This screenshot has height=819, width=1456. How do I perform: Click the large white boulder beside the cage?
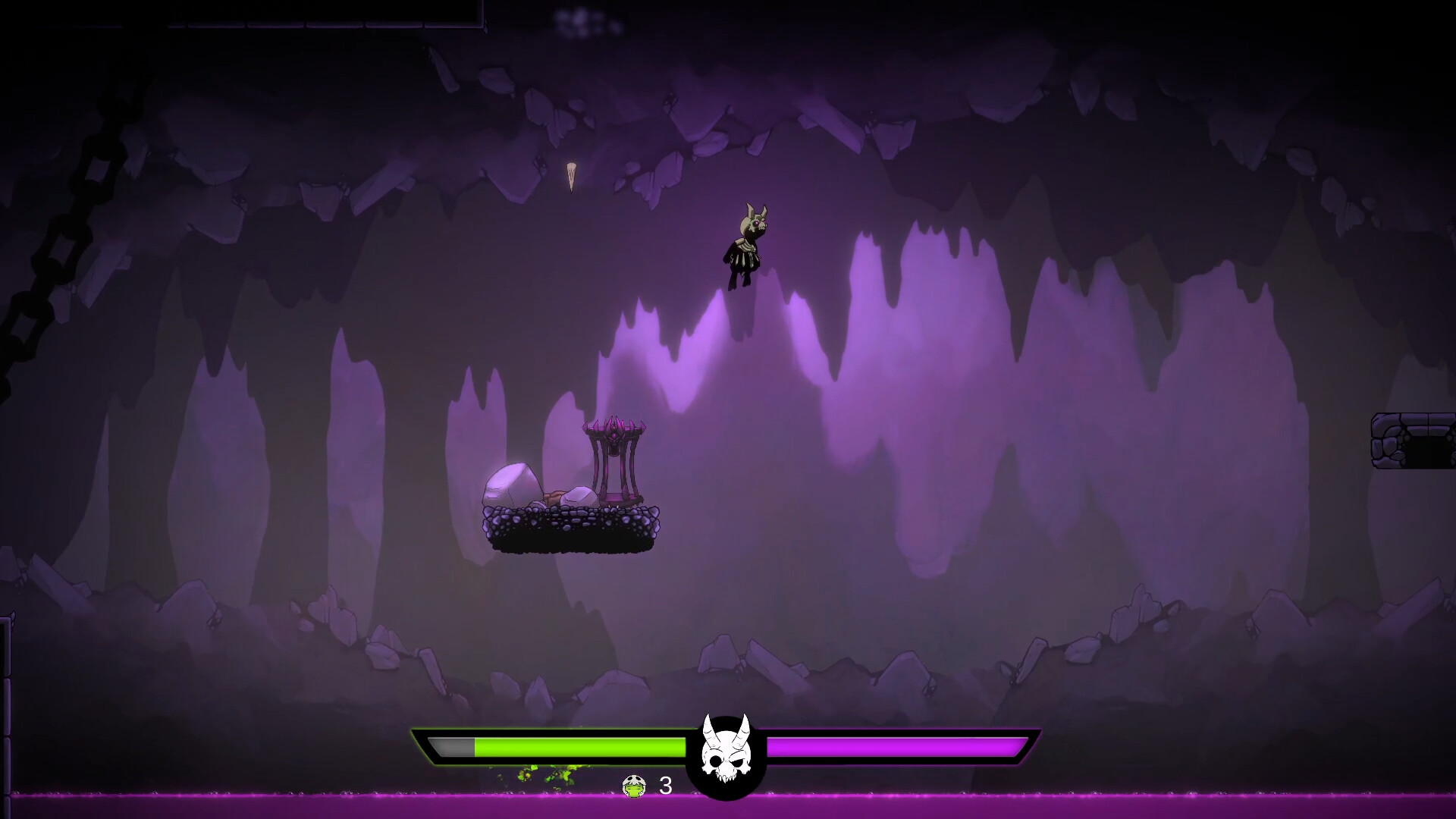pyautogui.click(x=512, y=484)
